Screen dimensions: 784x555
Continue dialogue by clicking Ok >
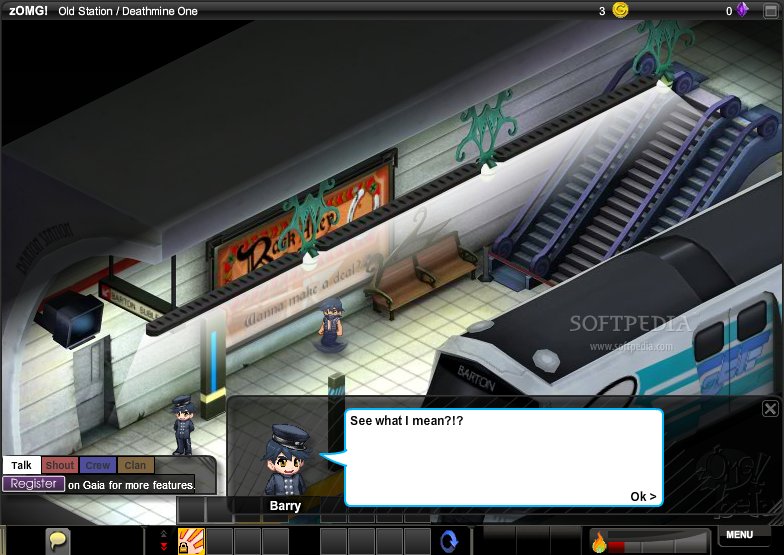click(x=643, y=497)
